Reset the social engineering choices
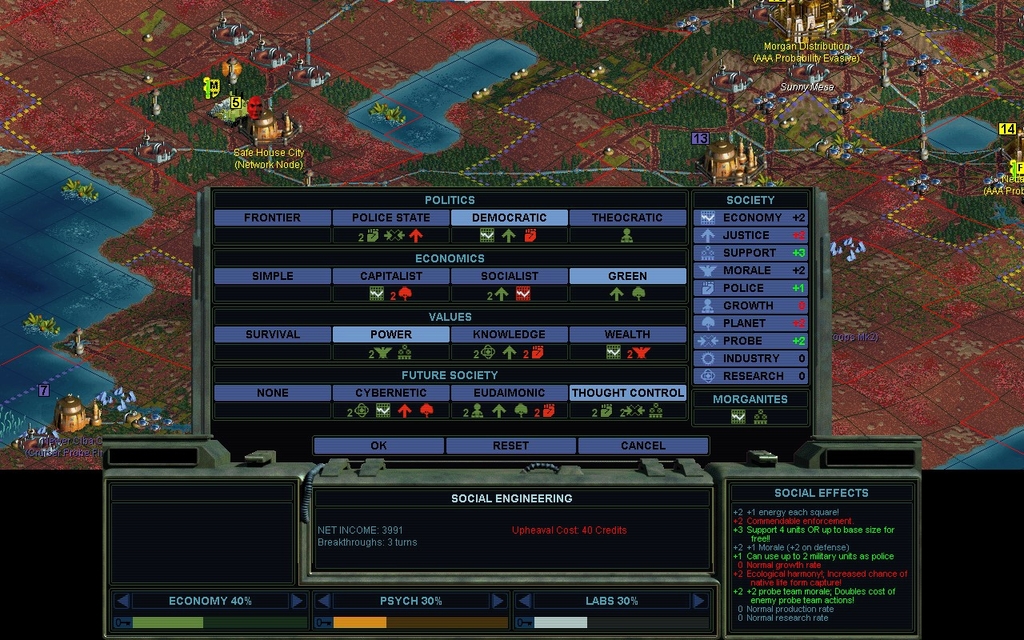 [510, 445]
